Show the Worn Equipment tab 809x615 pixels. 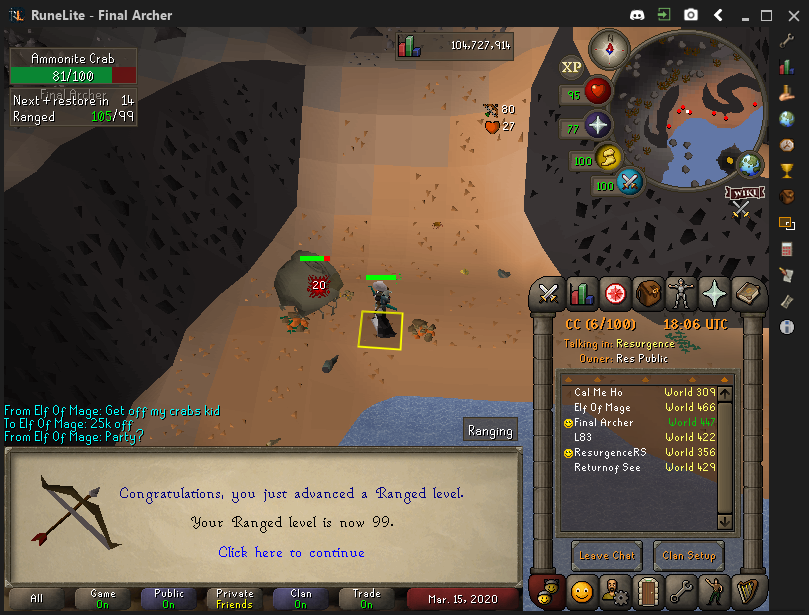coord(682,293)
